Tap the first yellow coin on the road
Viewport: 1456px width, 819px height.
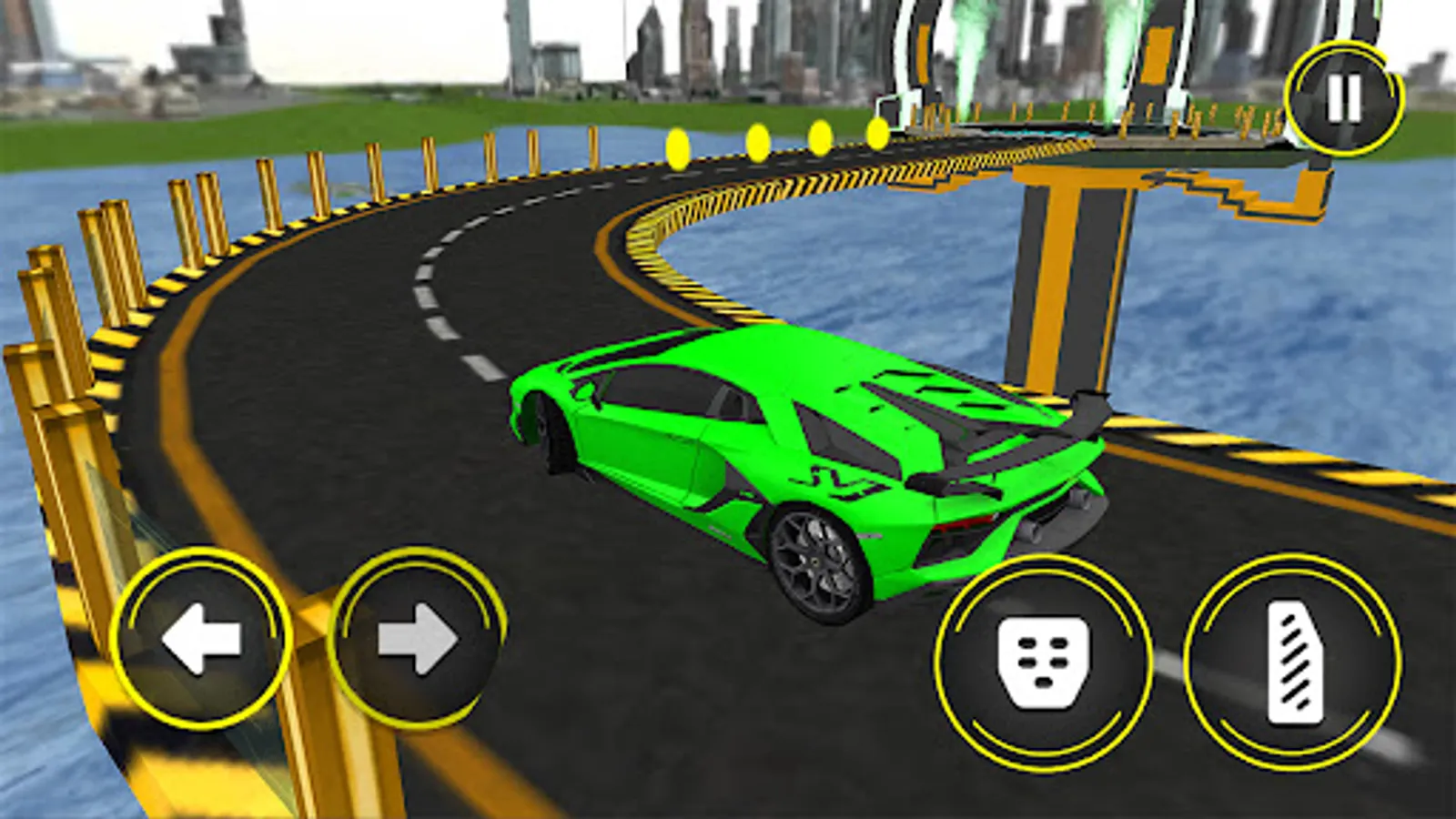pos(677,146)
